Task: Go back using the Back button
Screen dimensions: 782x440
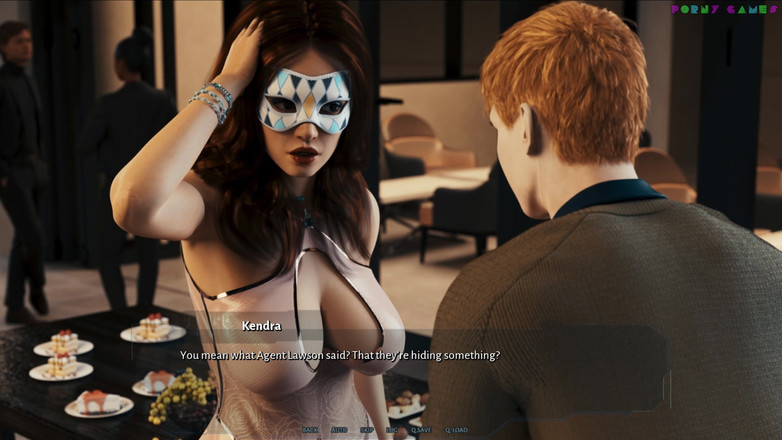Action: pos(310,430)
